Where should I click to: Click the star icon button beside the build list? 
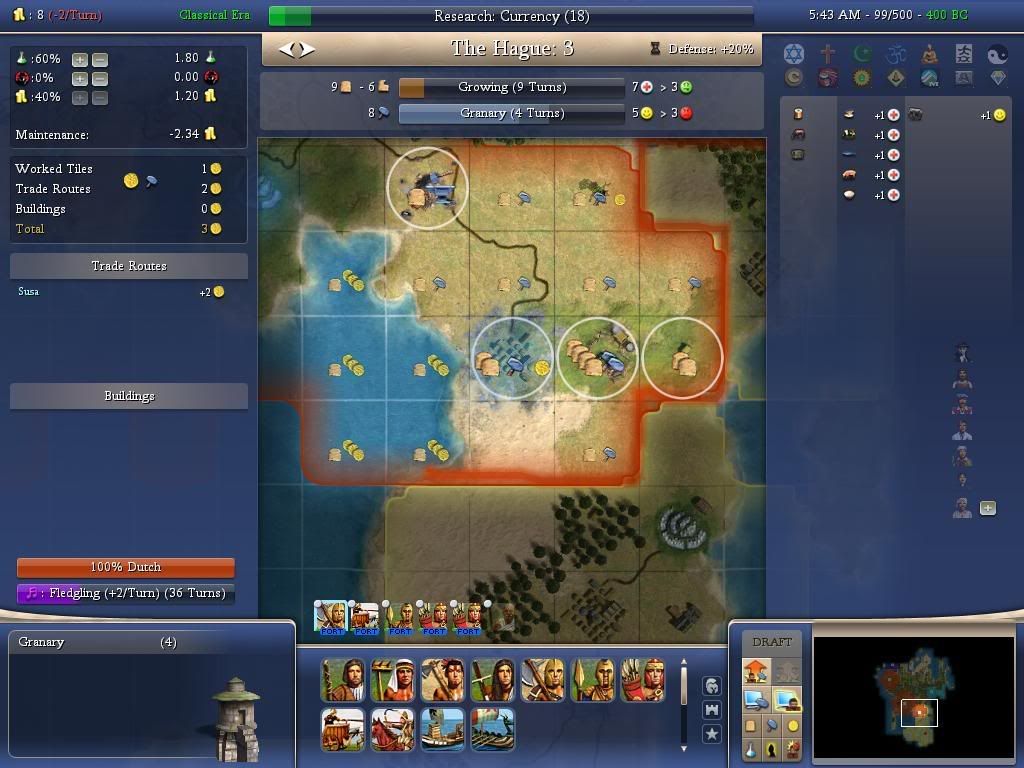(712, 734)
